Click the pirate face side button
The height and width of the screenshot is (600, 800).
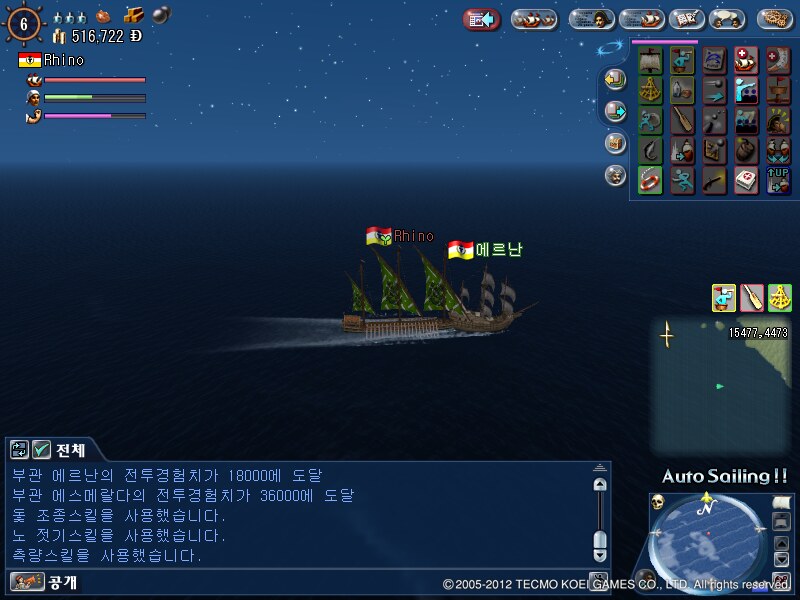click(x=616, y=175)
